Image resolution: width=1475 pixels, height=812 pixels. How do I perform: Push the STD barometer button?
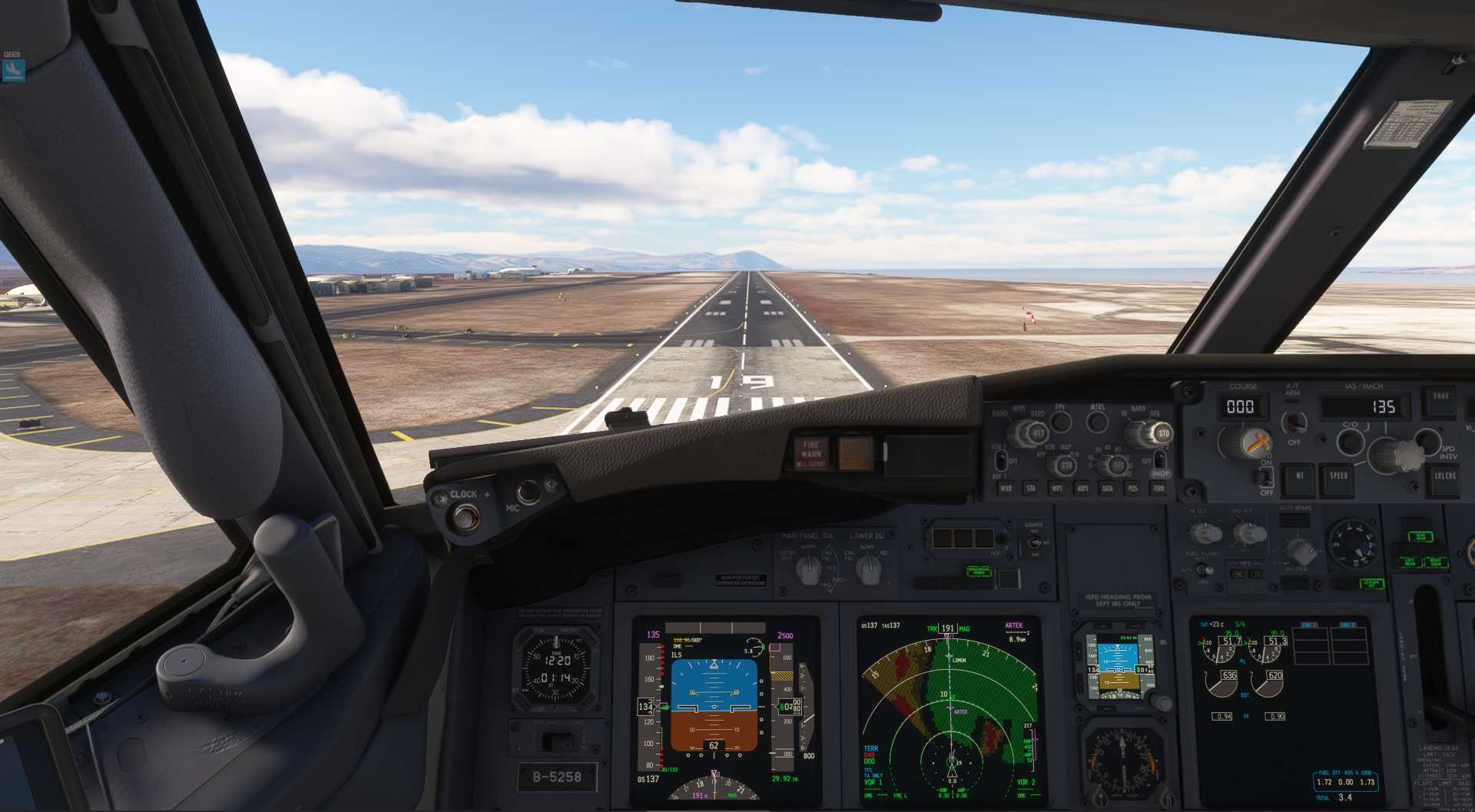click(x=1164, y=434)
